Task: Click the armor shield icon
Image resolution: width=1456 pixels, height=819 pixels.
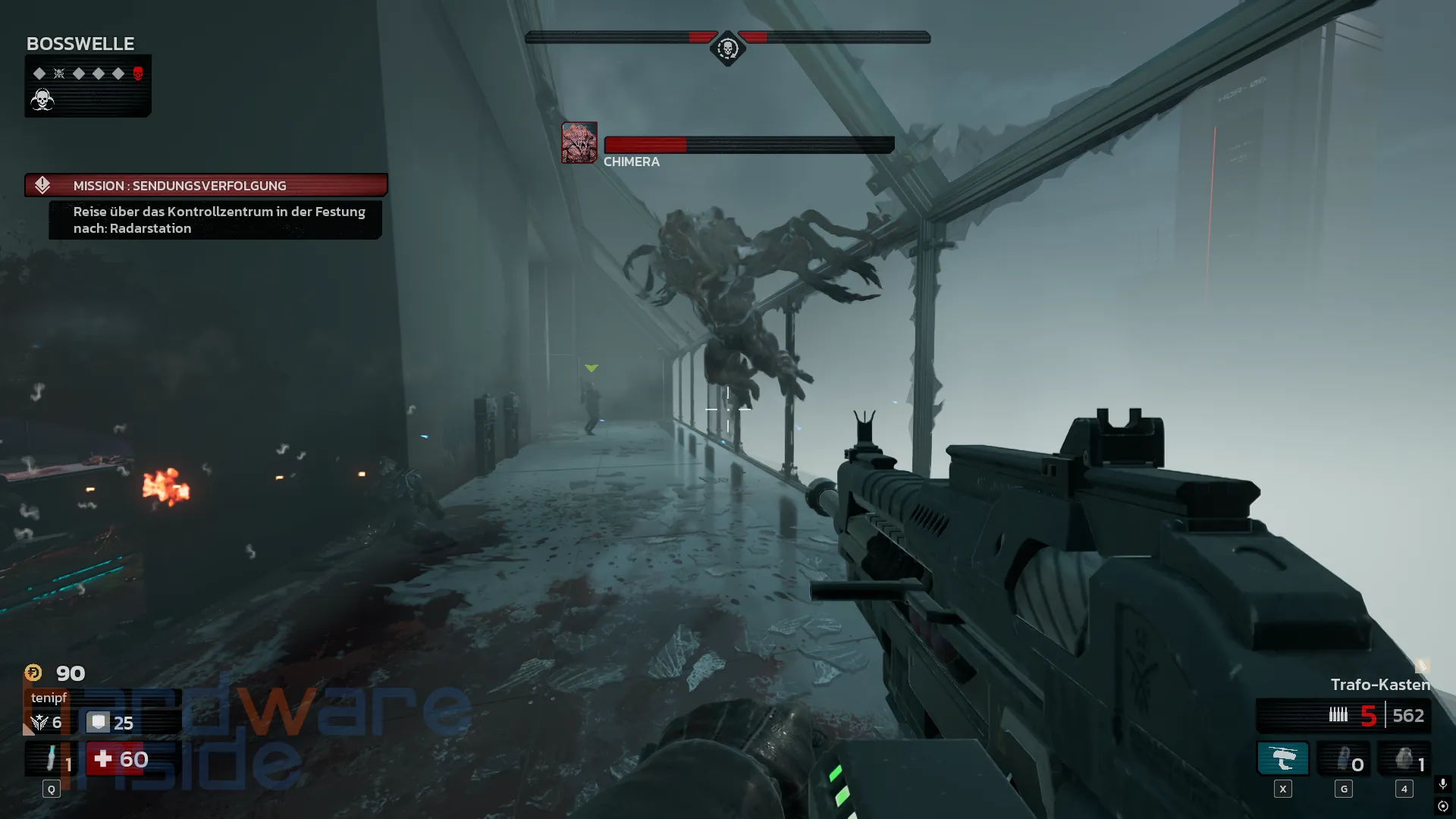Action: pyautogui.click(x=98, y=722)
